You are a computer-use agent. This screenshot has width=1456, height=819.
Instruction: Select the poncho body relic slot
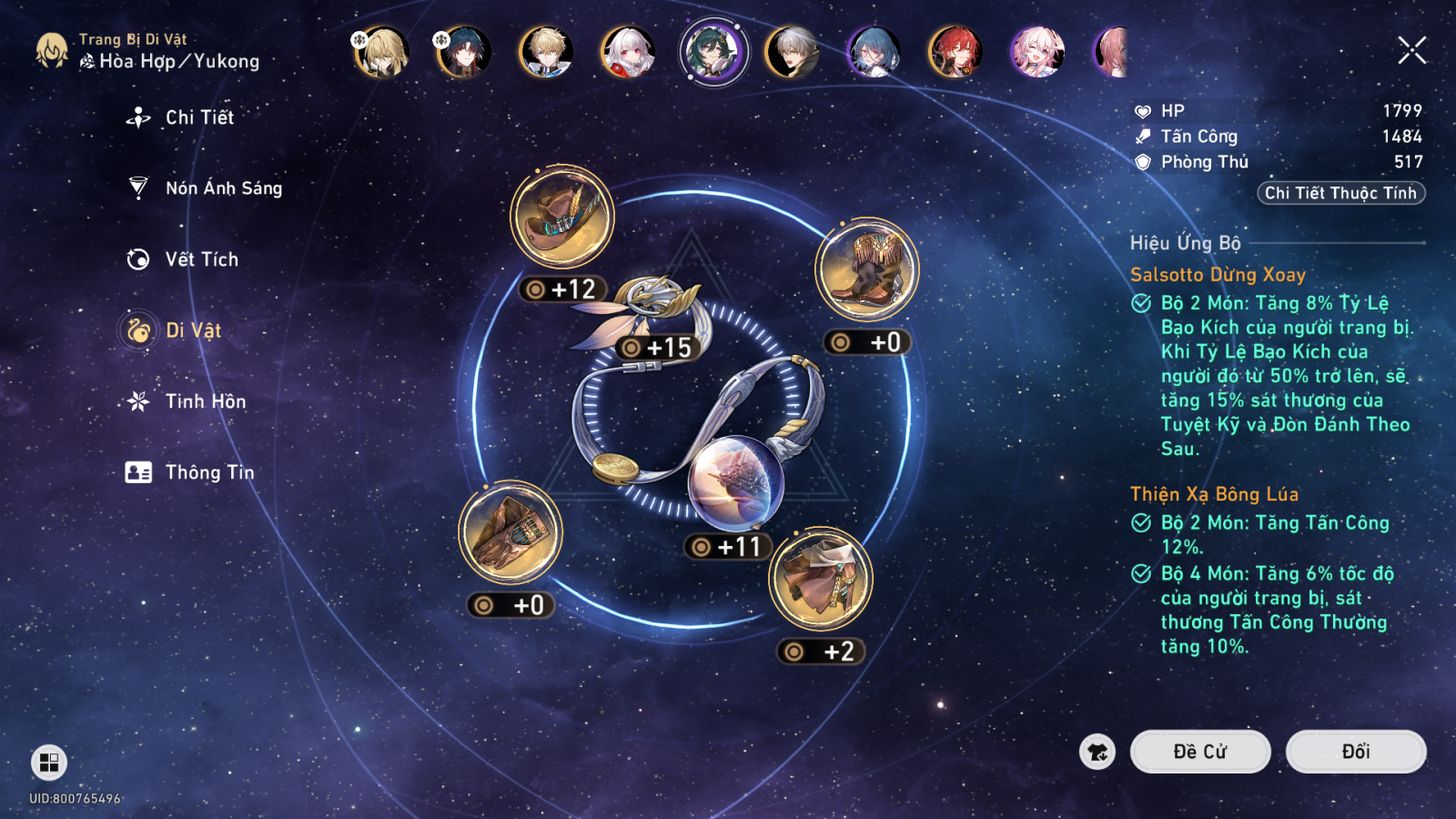821,579
